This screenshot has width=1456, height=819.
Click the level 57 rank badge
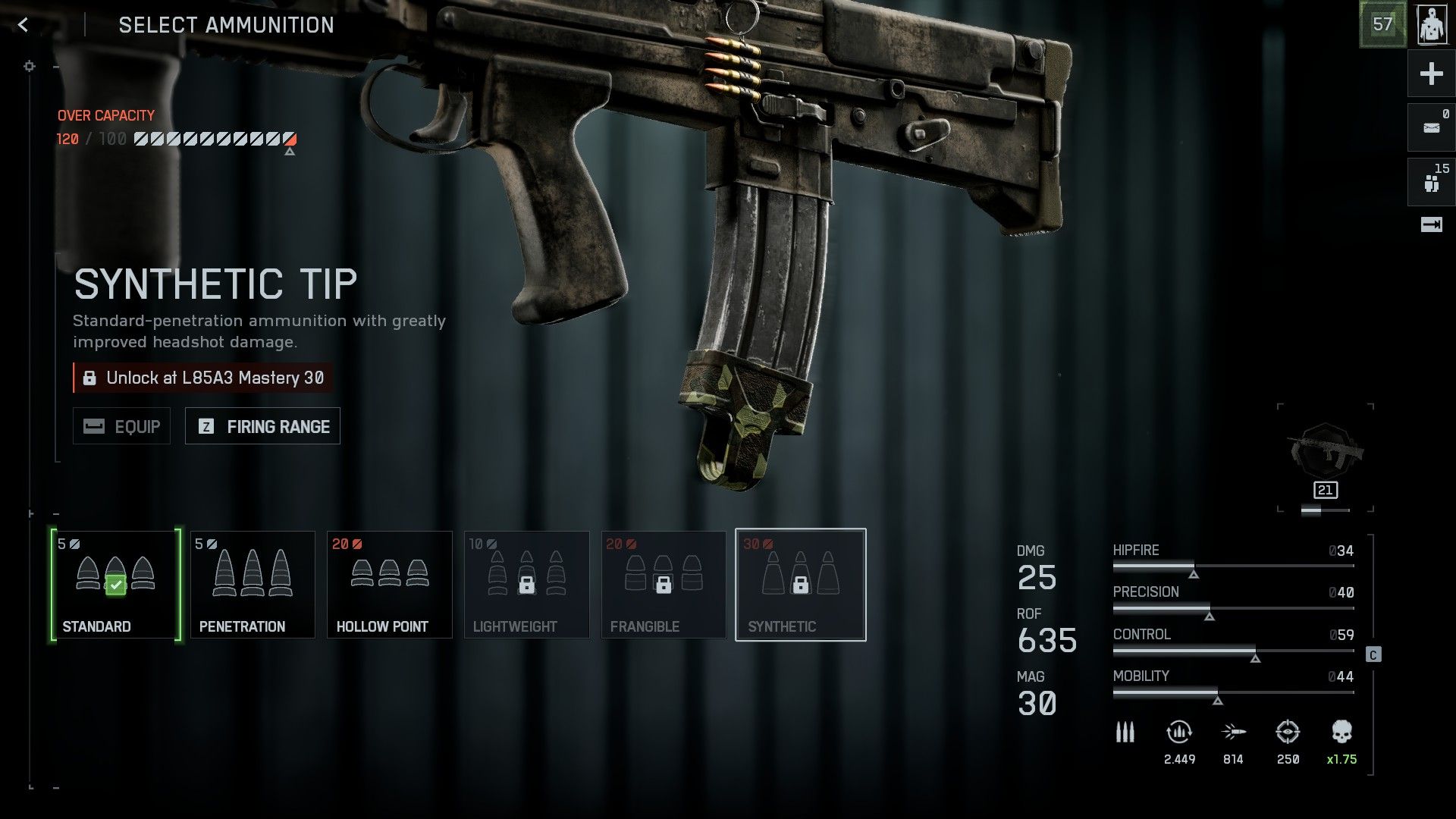[1382, 25]
